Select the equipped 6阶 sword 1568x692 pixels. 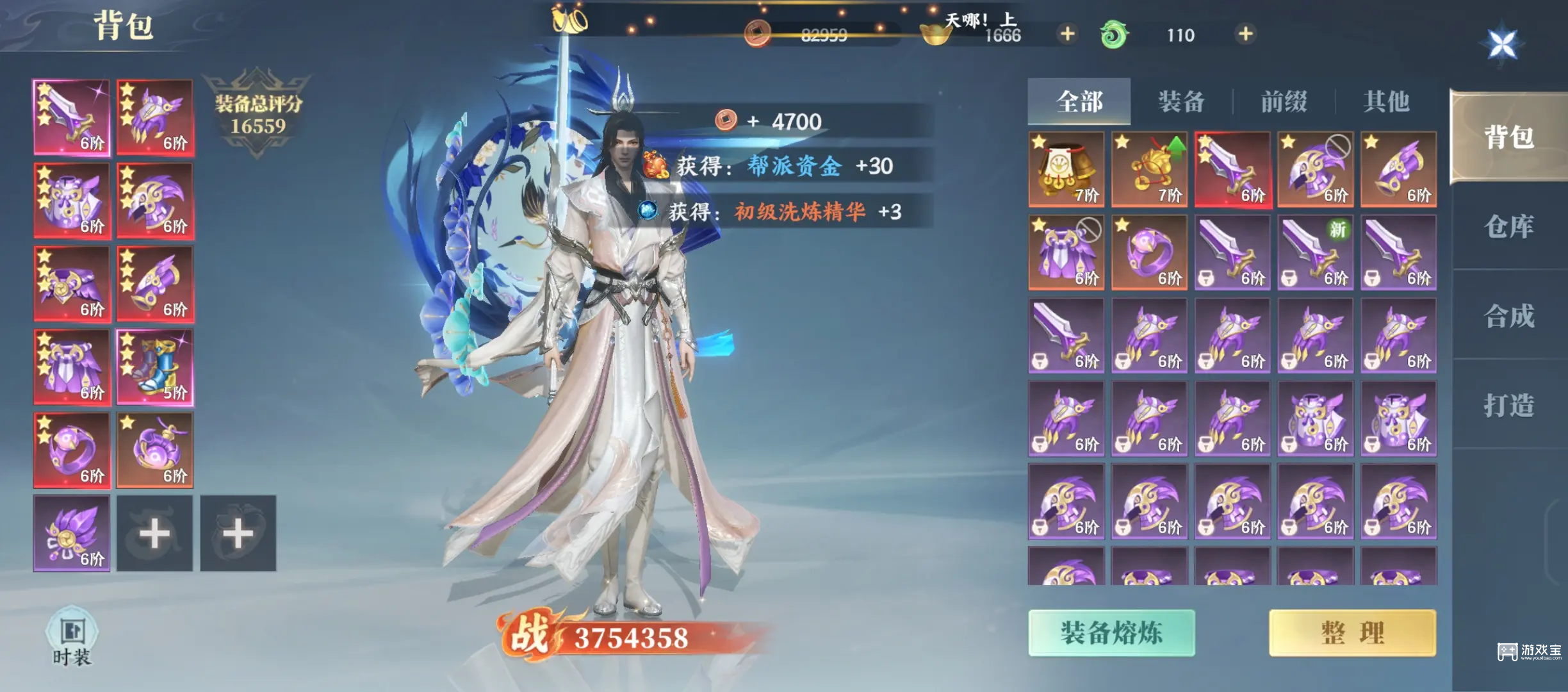tap(72, 117)
